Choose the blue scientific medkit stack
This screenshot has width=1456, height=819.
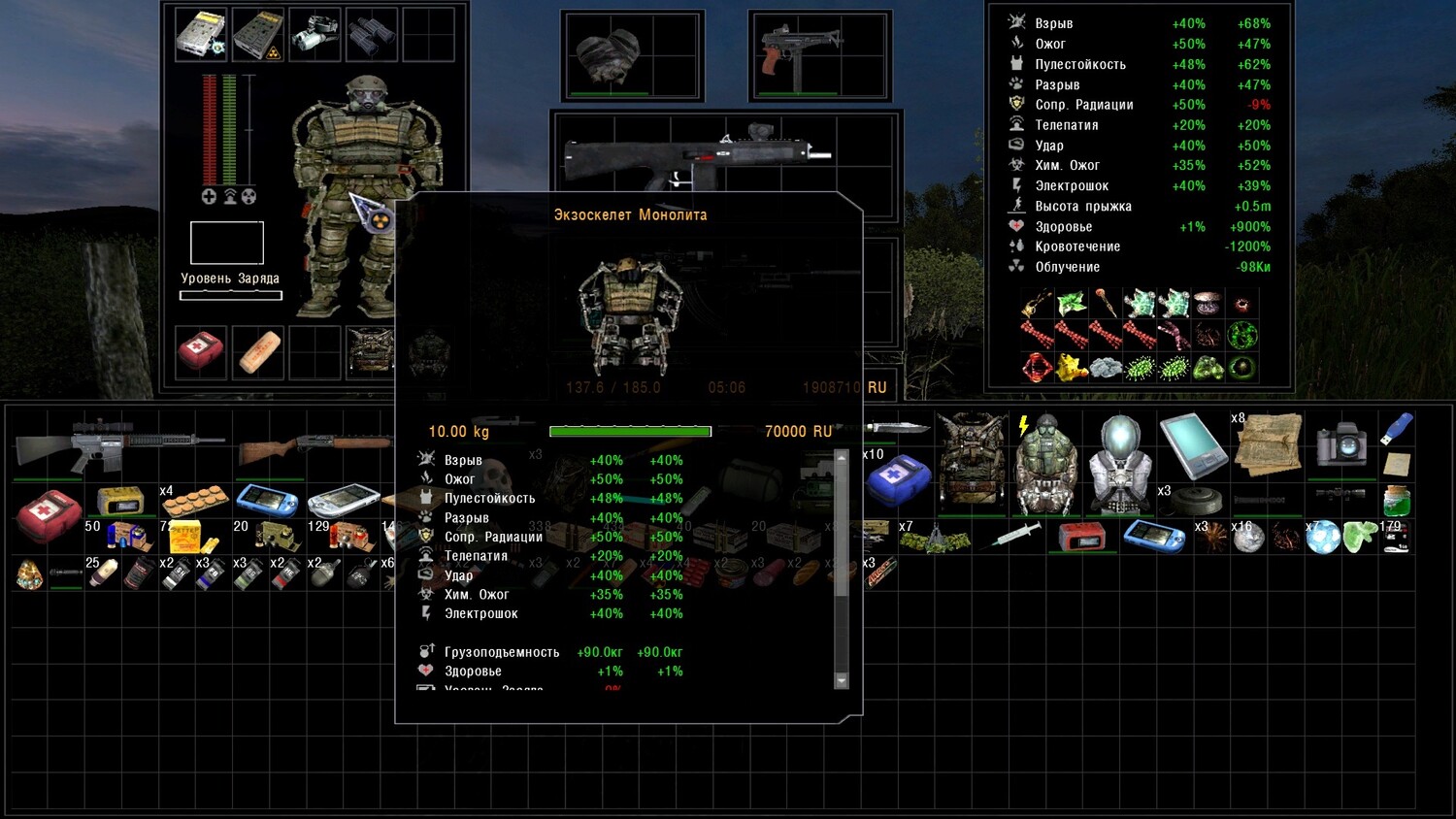pos(897,478)
